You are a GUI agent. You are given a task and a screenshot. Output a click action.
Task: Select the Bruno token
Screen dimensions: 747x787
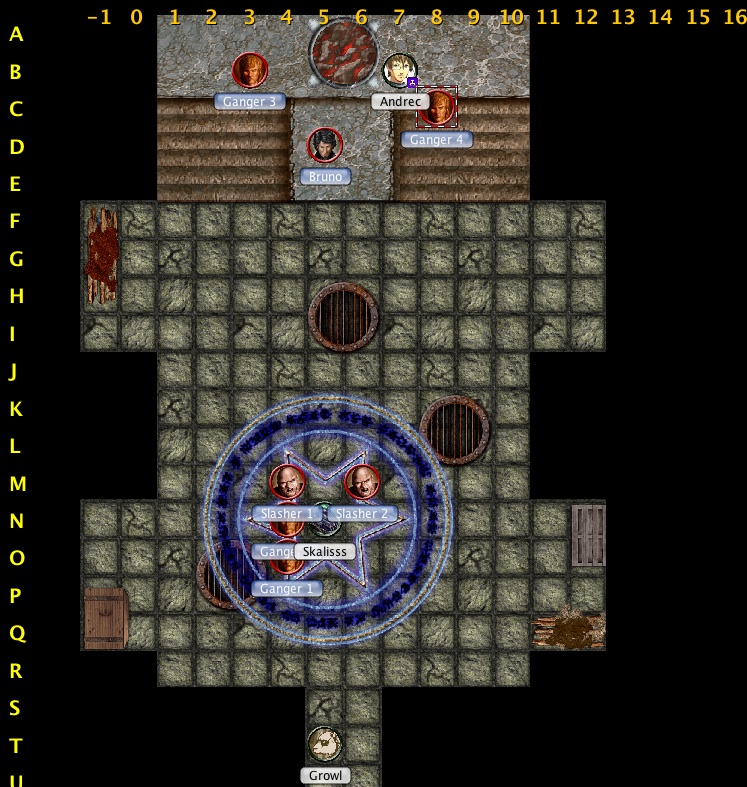[x=325, y=146]
